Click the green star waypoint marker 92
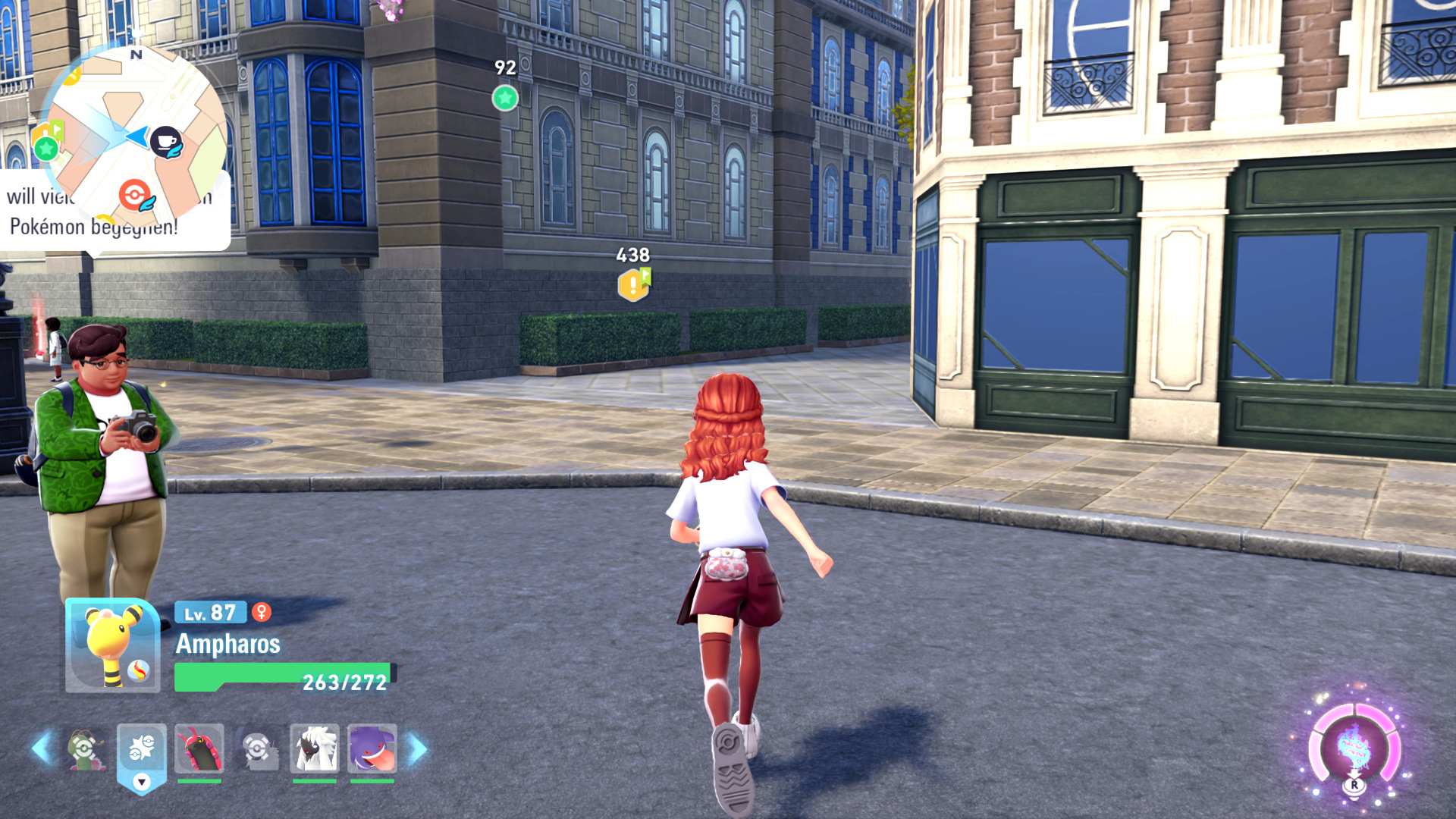 click(x=505, y=98)
